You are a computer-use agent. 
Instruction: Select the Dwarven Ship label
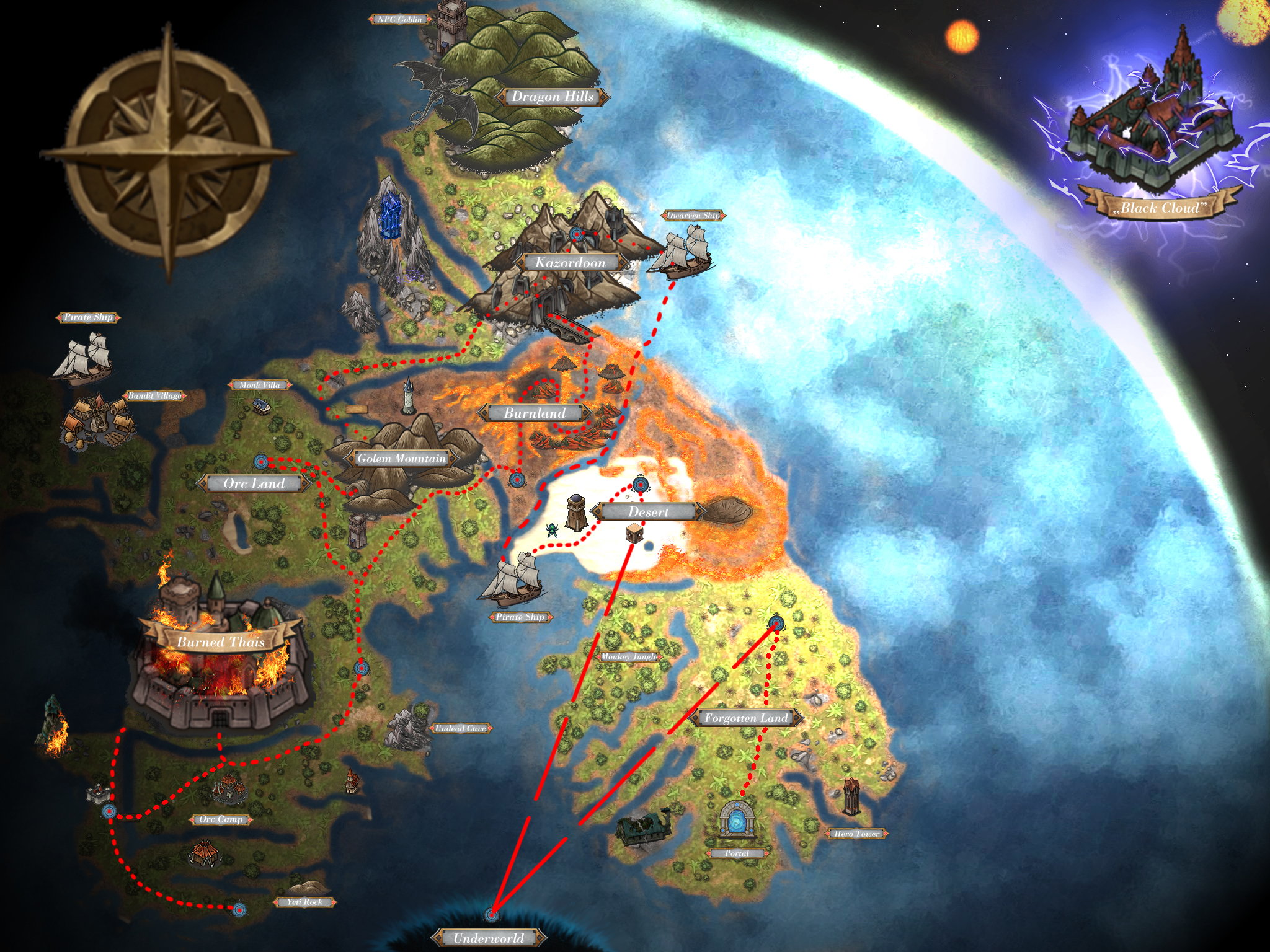pyautogui.click(x=693, y=216)
